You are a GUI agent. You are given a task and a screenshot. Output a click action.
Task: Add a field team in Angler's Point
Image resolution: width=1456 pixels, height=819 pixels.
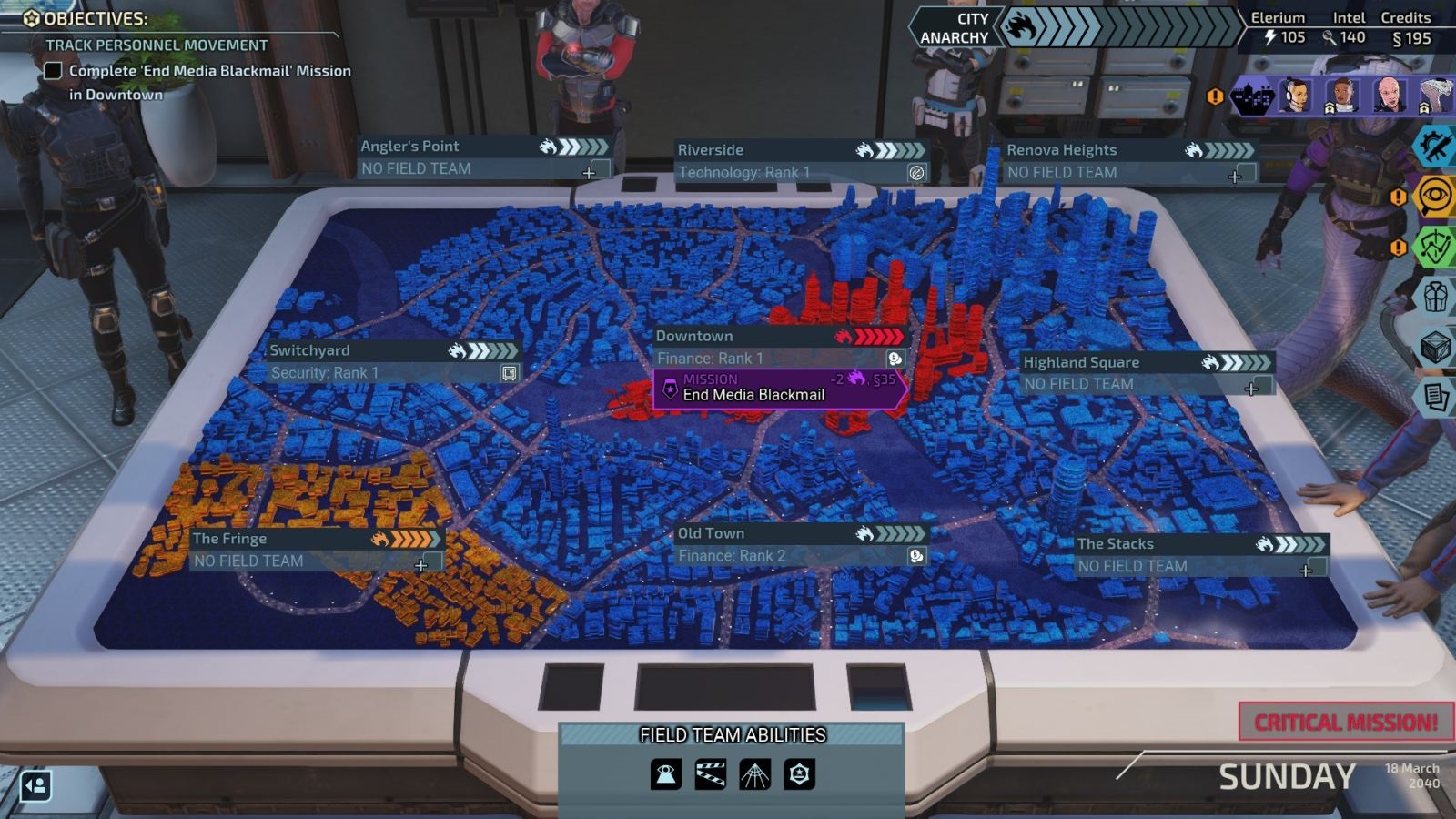590,171
